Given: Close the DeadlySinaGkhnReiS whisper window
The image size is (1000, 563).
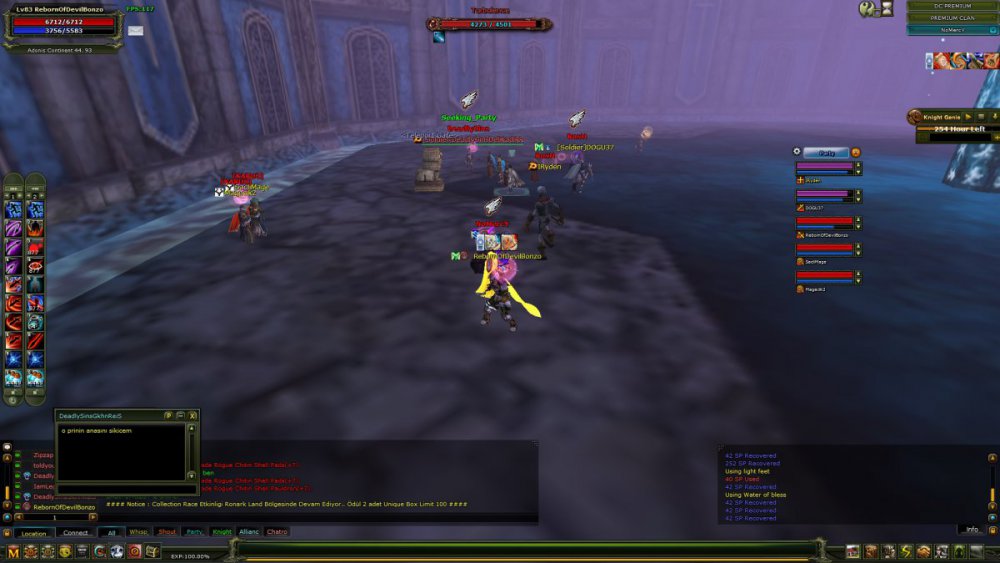Looking at the screenshot, I should (x=192, y=415).
